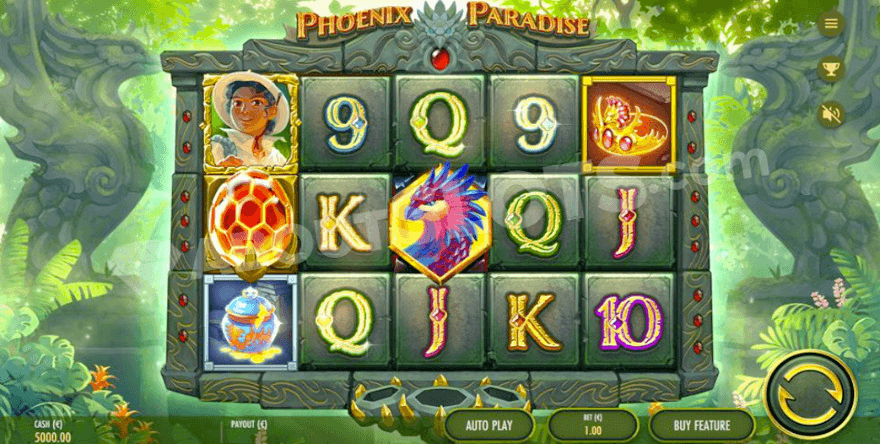Change the bet amount of 1.00
The height and width of the screenshot is (444, 880).
point(593,425)
